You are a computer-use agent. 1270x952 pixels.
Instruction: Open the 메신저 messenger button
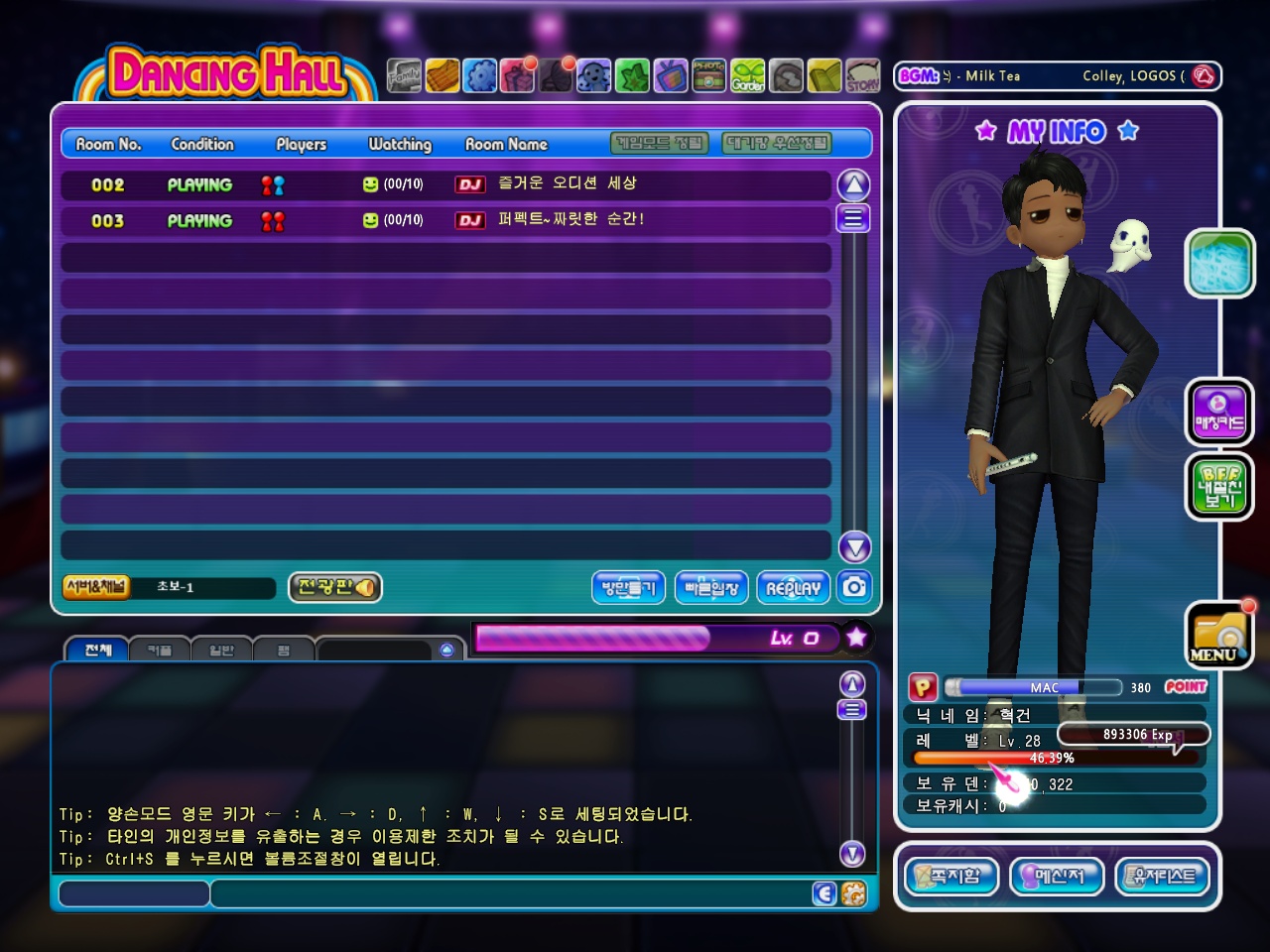coord(1057,877)
